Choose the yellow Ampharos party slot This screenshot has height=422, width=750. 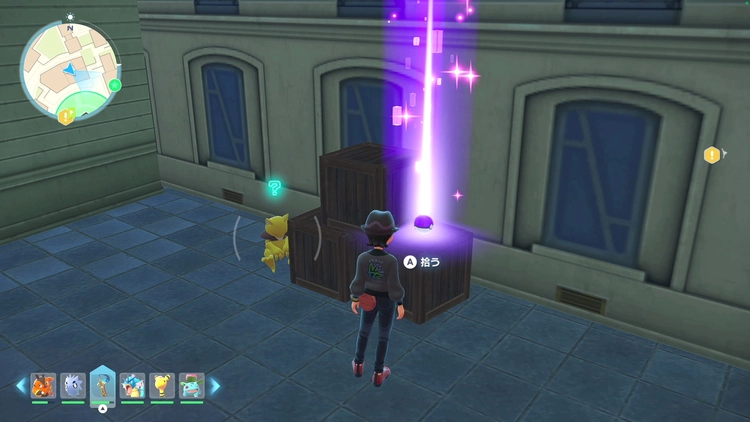pyautogui.click(x=162, y=385)
